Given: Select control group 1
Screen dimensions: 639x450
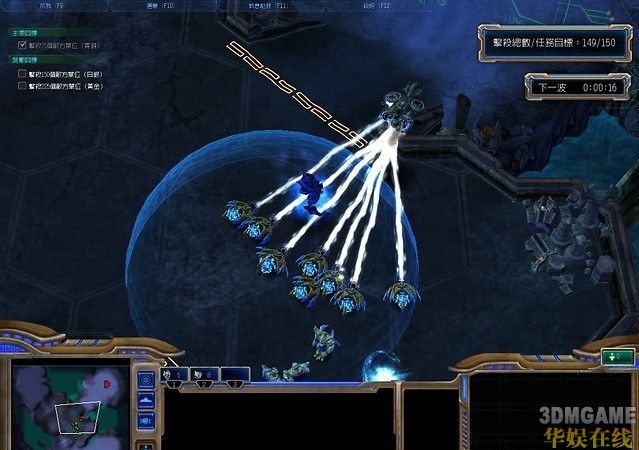Looking at the screenshot, I should (174, 374).
